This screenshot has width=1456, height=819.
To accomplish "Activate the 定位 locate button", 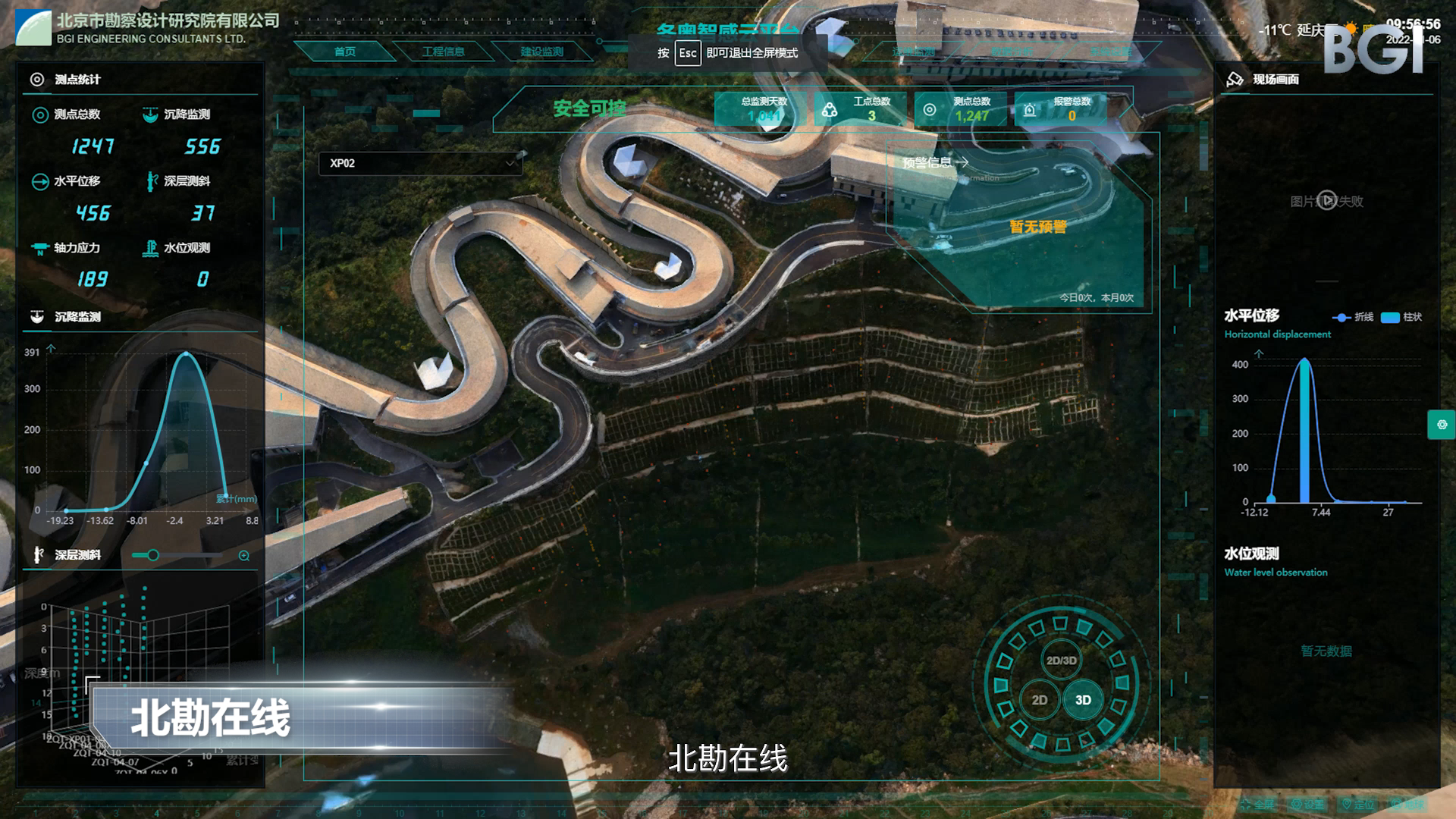I will 1358,805.
